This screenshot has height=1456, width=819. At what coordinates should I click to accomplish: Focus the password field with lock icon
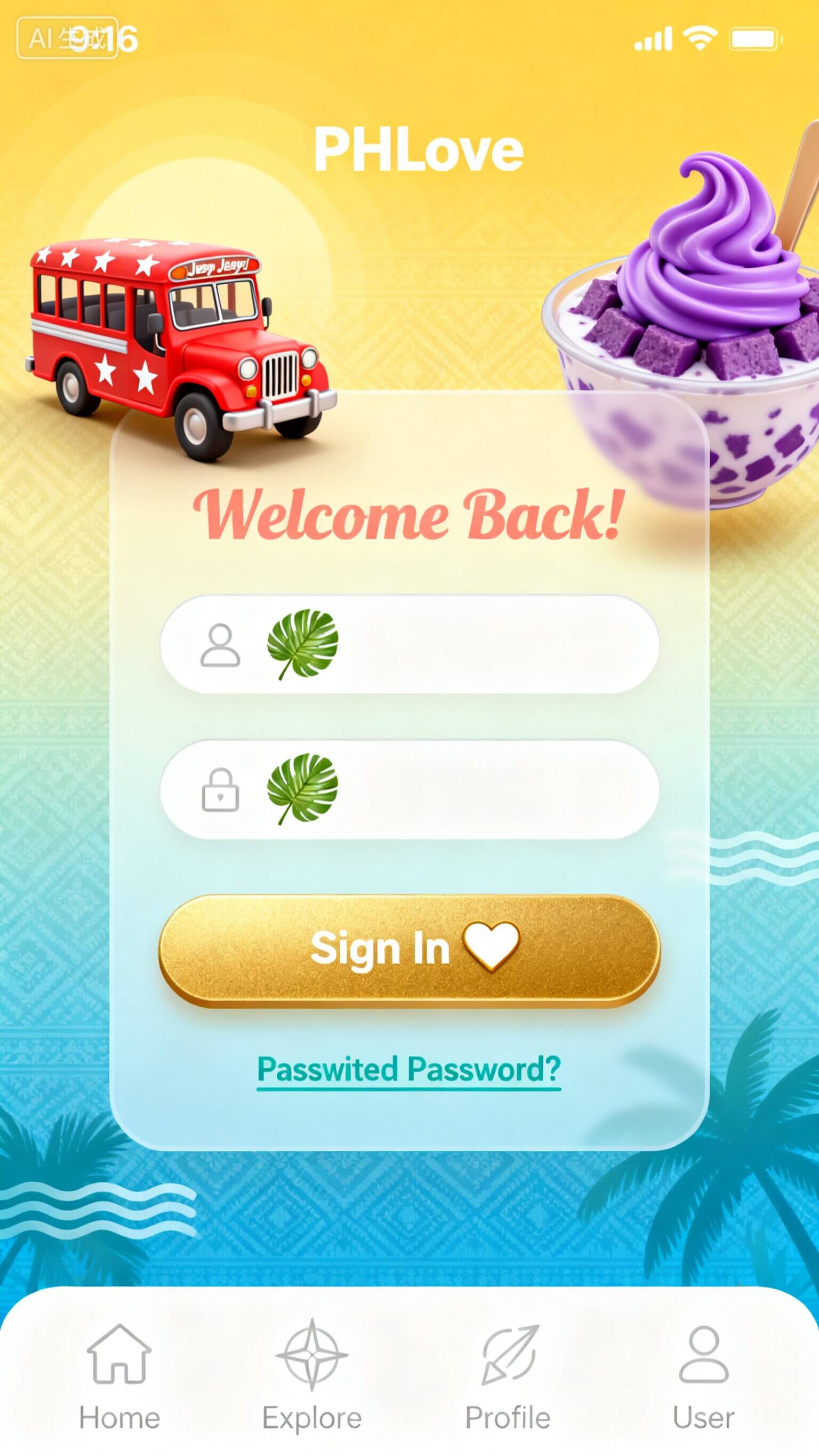[x=452, y=789]
